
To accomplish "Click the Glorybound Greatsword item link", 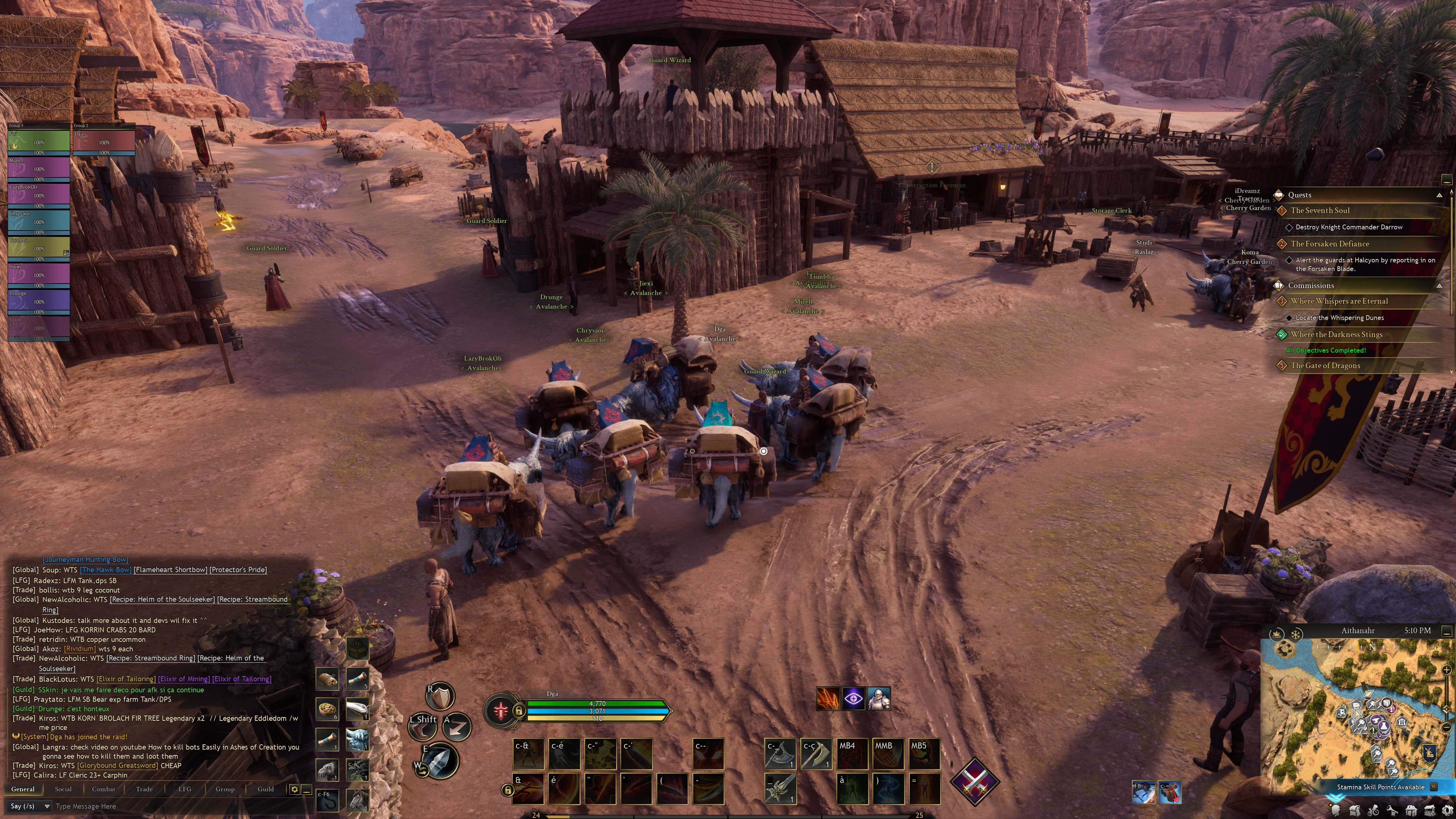I will point(118,765).
